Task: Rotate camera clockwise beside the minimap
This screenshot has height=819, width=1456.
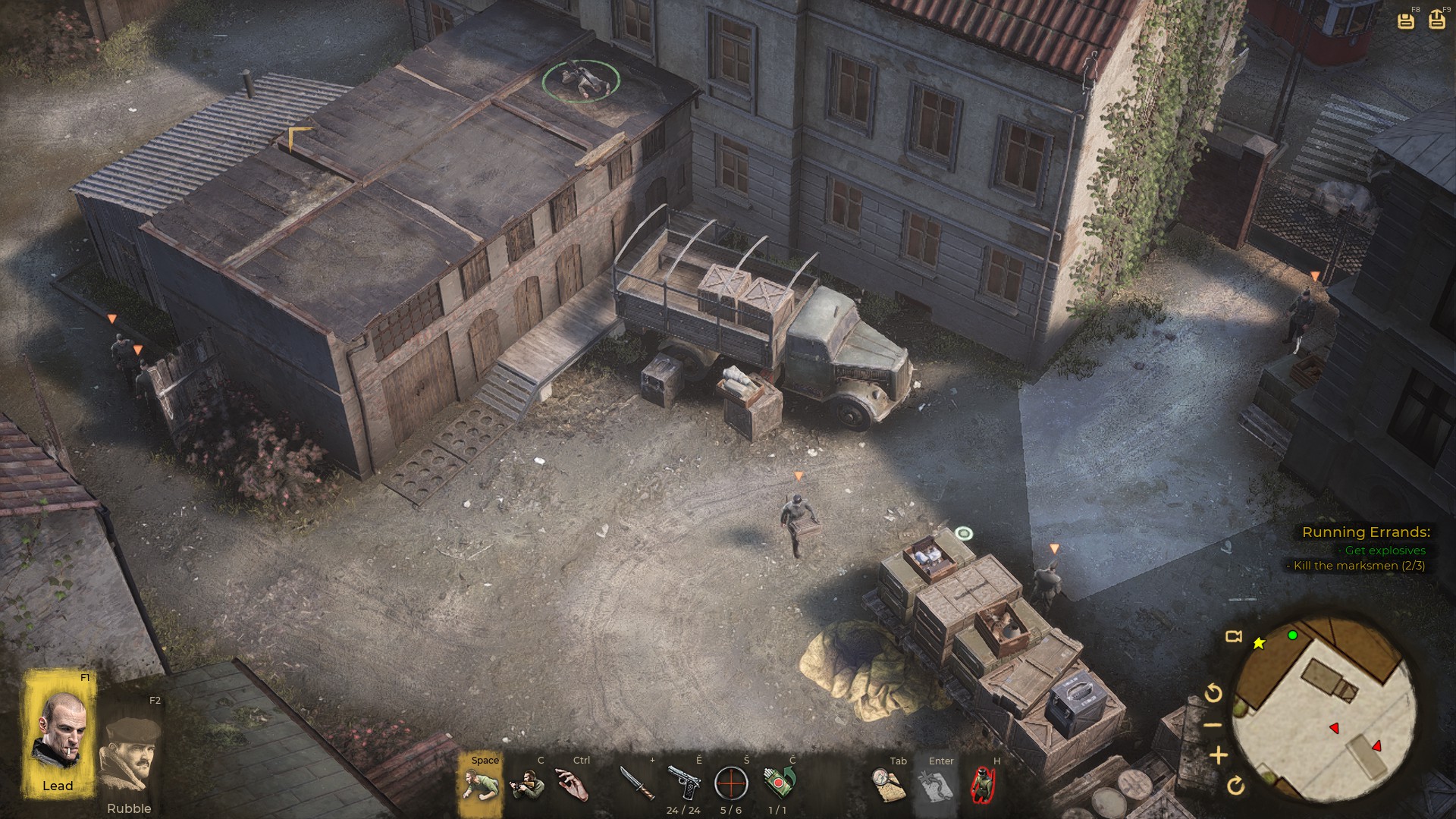Action: point(1235,785)
